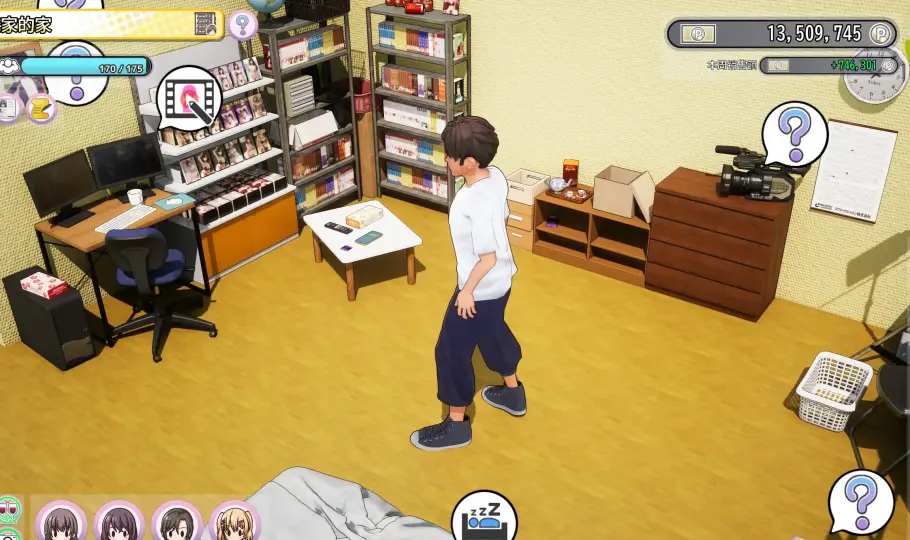This screenshot has height=540, width=910.
Task: Open the video editing speech bubble
Action: click(x=189, y=97)
